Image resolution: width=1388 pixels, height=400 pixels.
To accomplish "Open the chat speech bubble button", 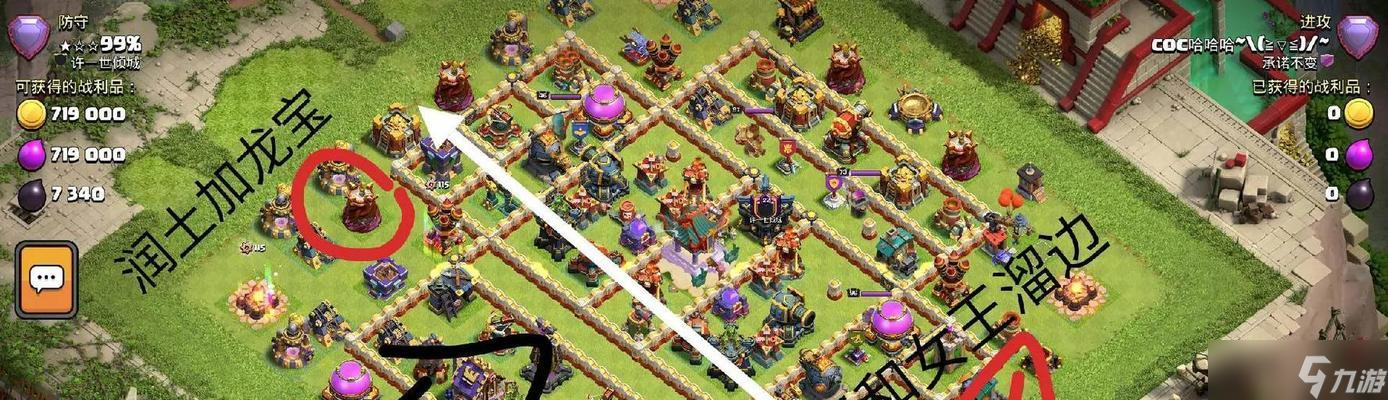I will pos(46,279).
